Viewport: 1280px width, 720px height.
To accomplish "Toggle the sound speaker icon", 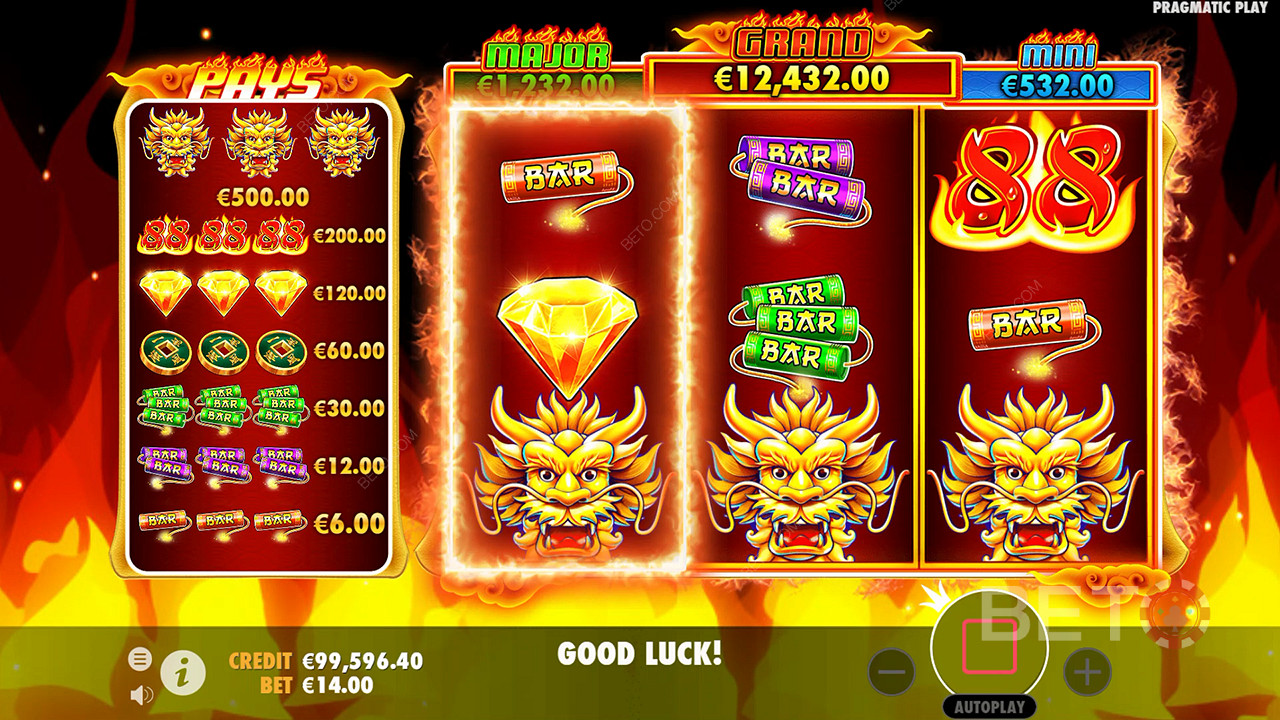I will point(141,693).
